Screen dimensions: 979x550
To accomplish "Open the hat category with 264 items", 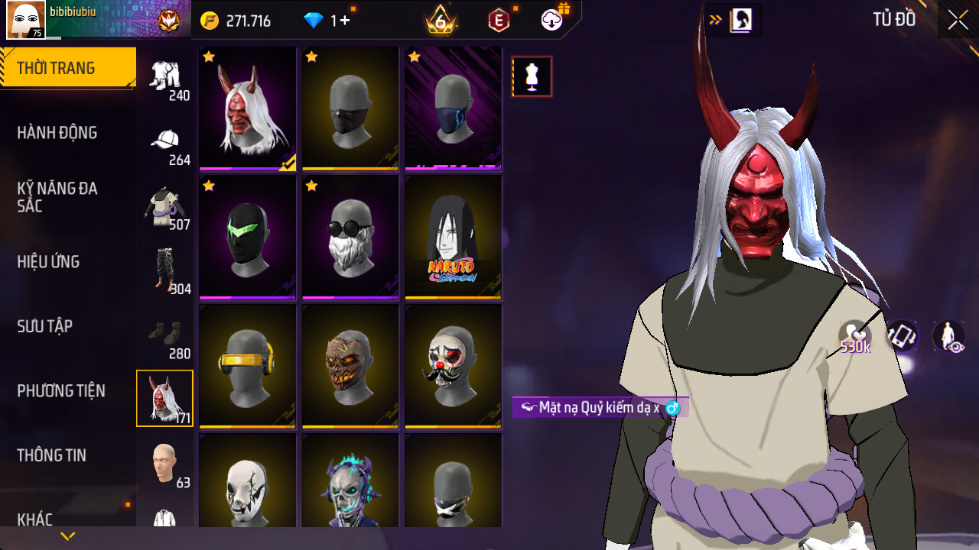I will point(166,145).
